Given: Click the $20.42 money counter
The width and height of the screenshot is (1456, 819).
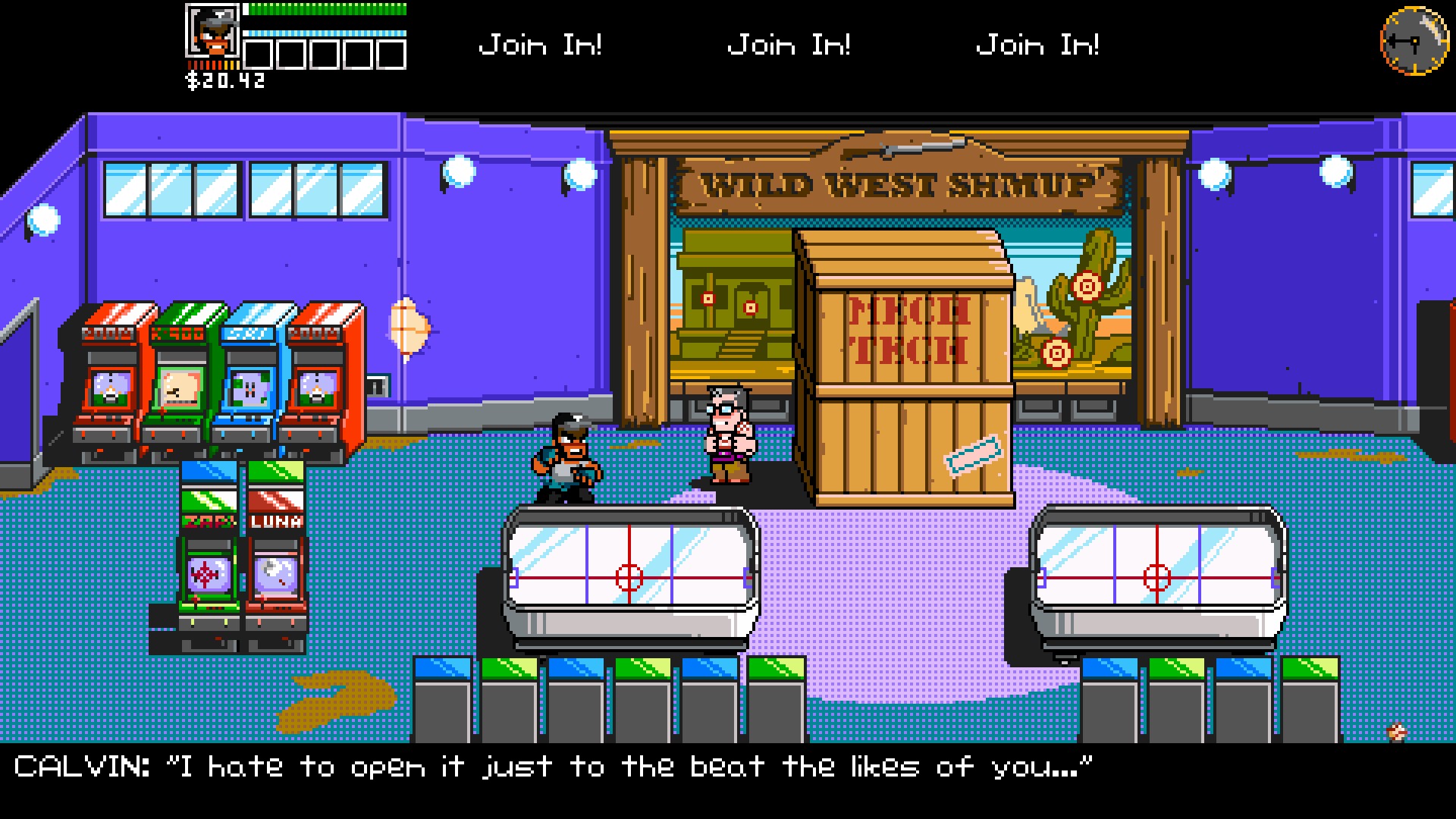Looking at the screenshot, I should (x=224, y=78).
